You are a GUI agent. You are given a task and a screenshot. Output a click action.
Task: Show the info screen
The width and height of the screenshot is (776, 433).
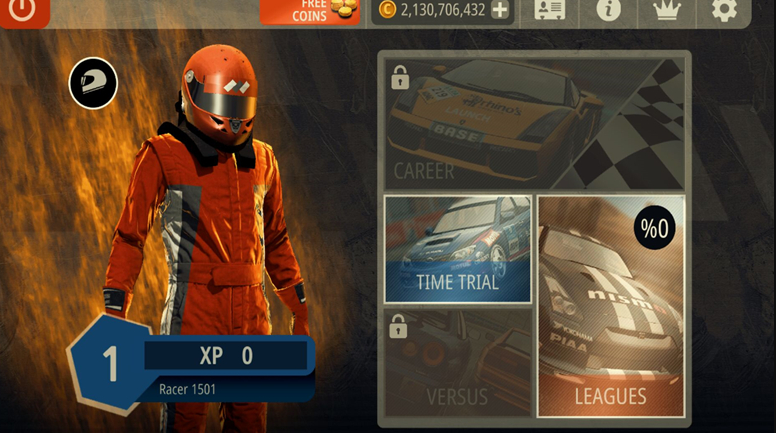click(608, 11)
